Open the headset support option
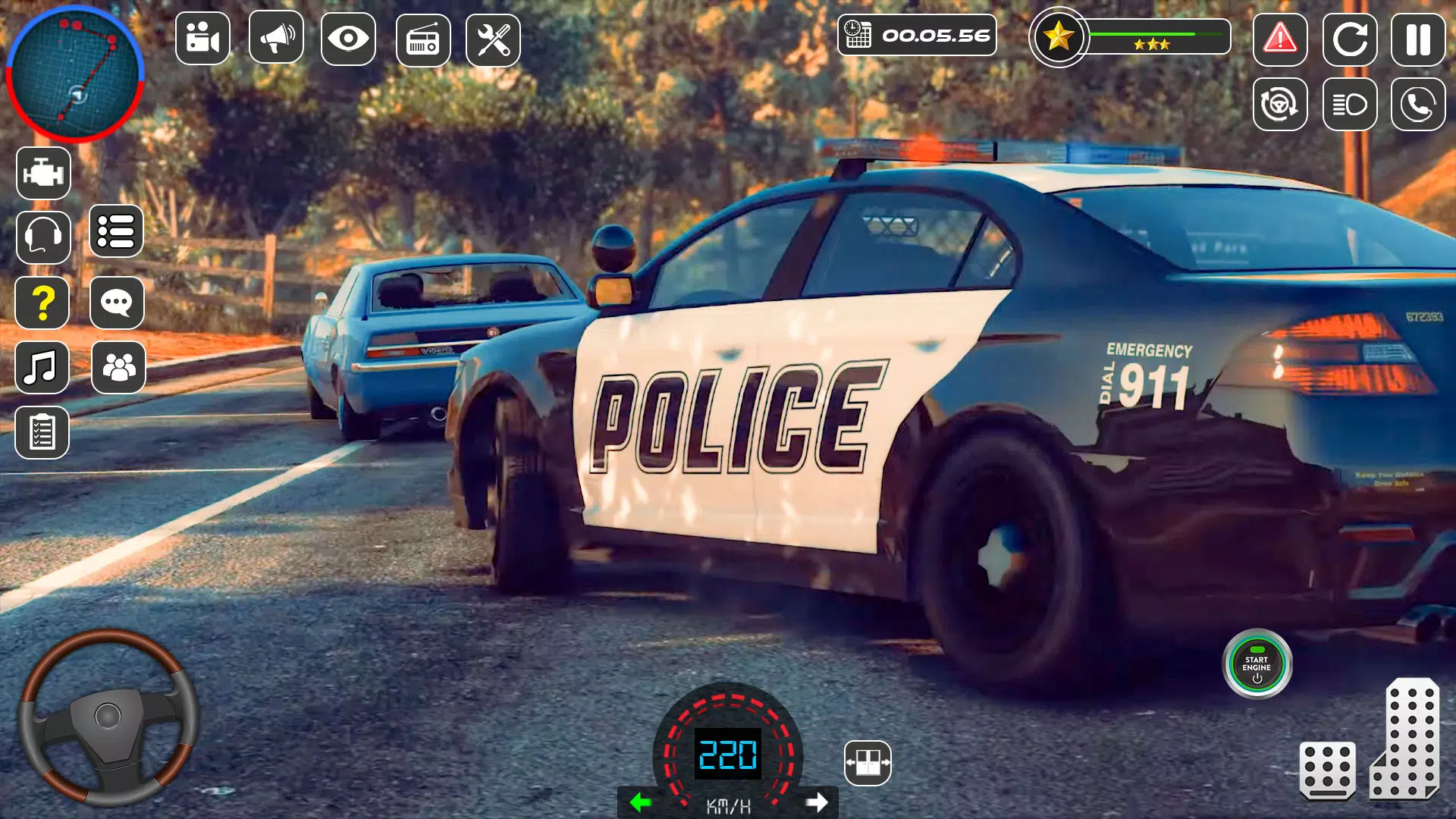 (43, 237)
